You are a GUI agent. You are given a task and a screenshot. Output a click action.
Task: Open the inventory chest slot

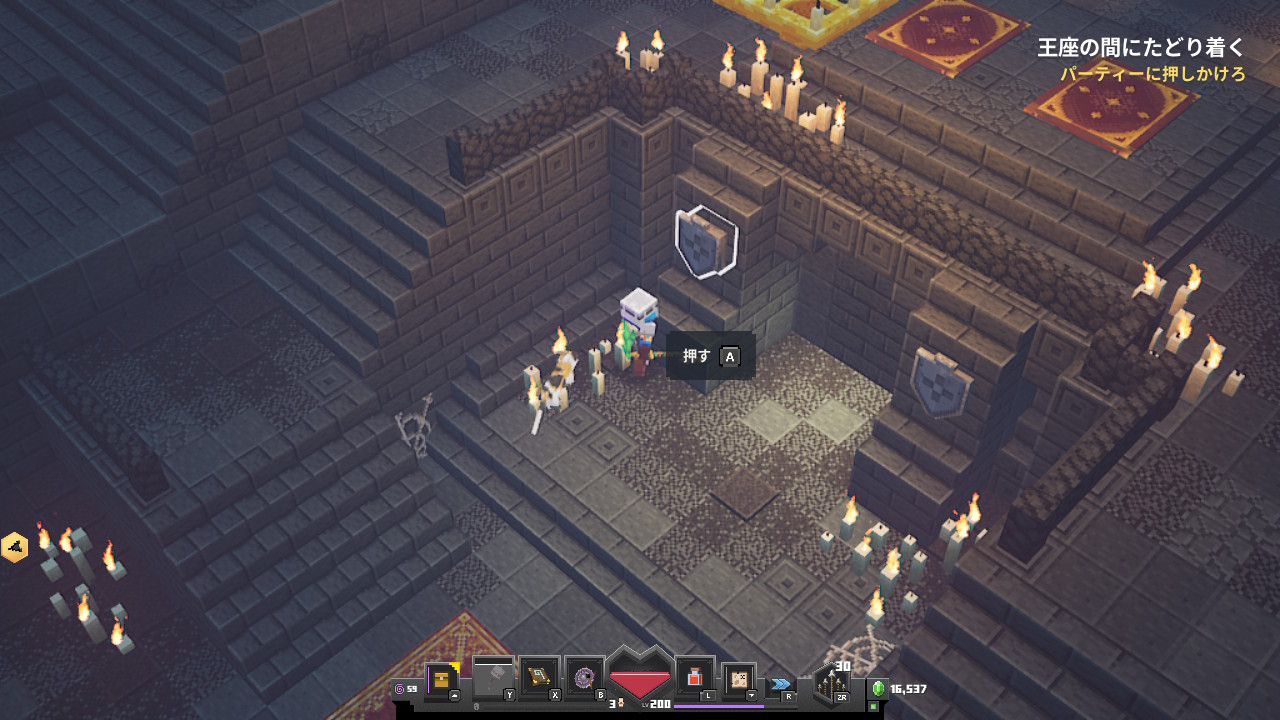[441, 680]
